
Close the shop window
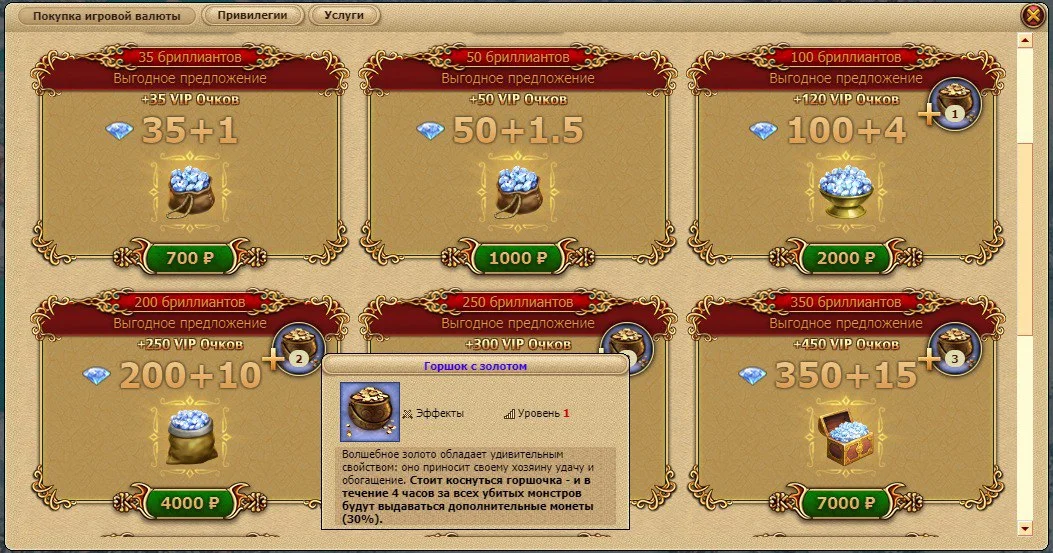point(1032,16)
